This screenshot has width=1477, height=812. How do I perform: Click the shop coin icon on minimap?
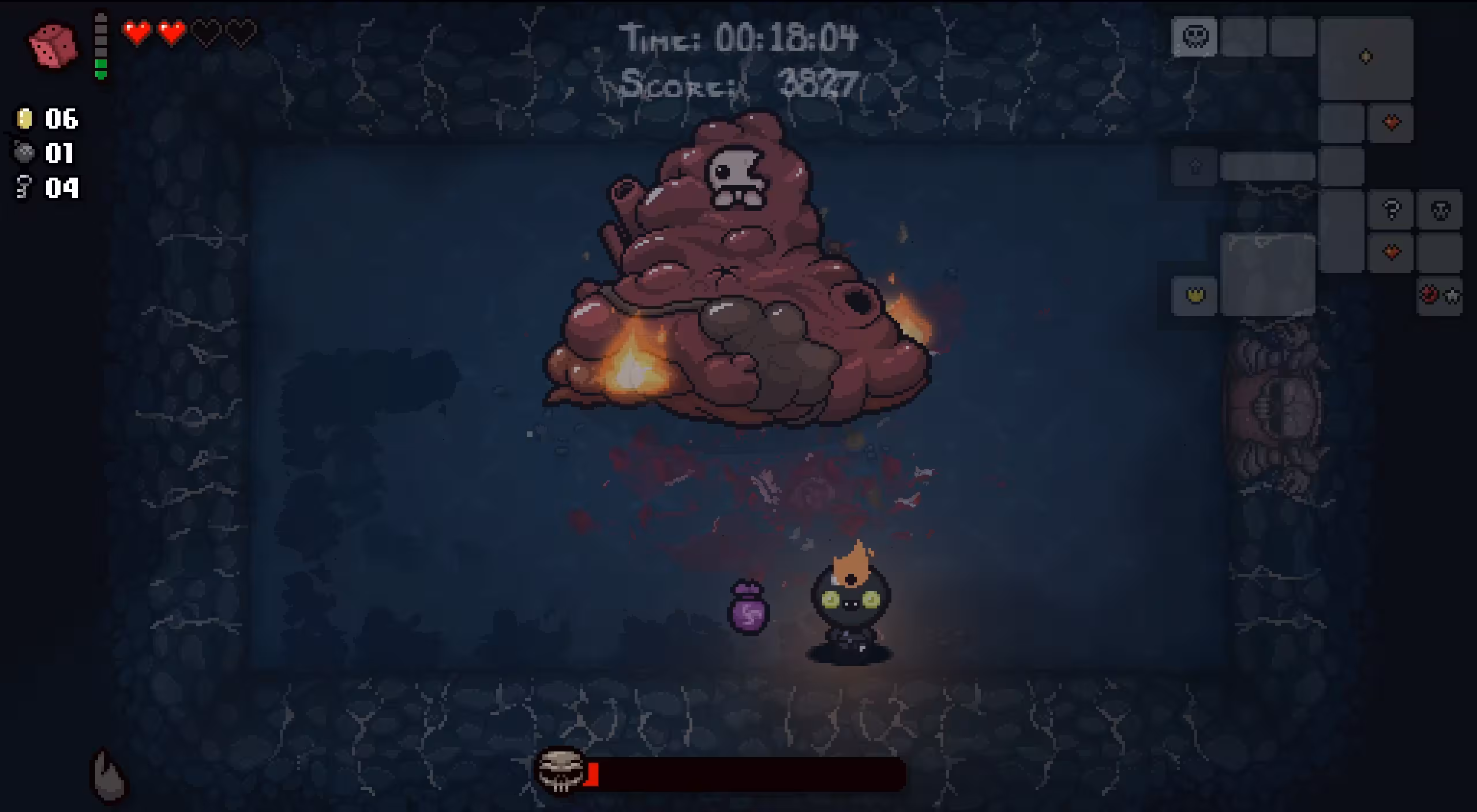pos(1365,56)
